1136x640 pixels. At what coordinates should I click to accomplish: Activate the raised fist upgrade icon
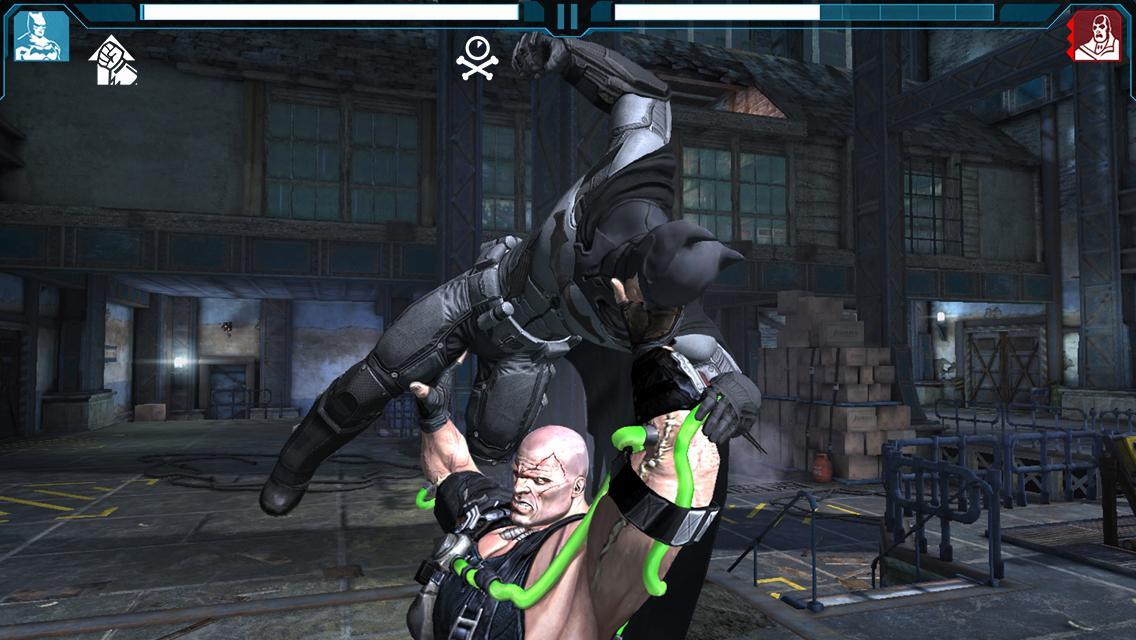point(113,60)
